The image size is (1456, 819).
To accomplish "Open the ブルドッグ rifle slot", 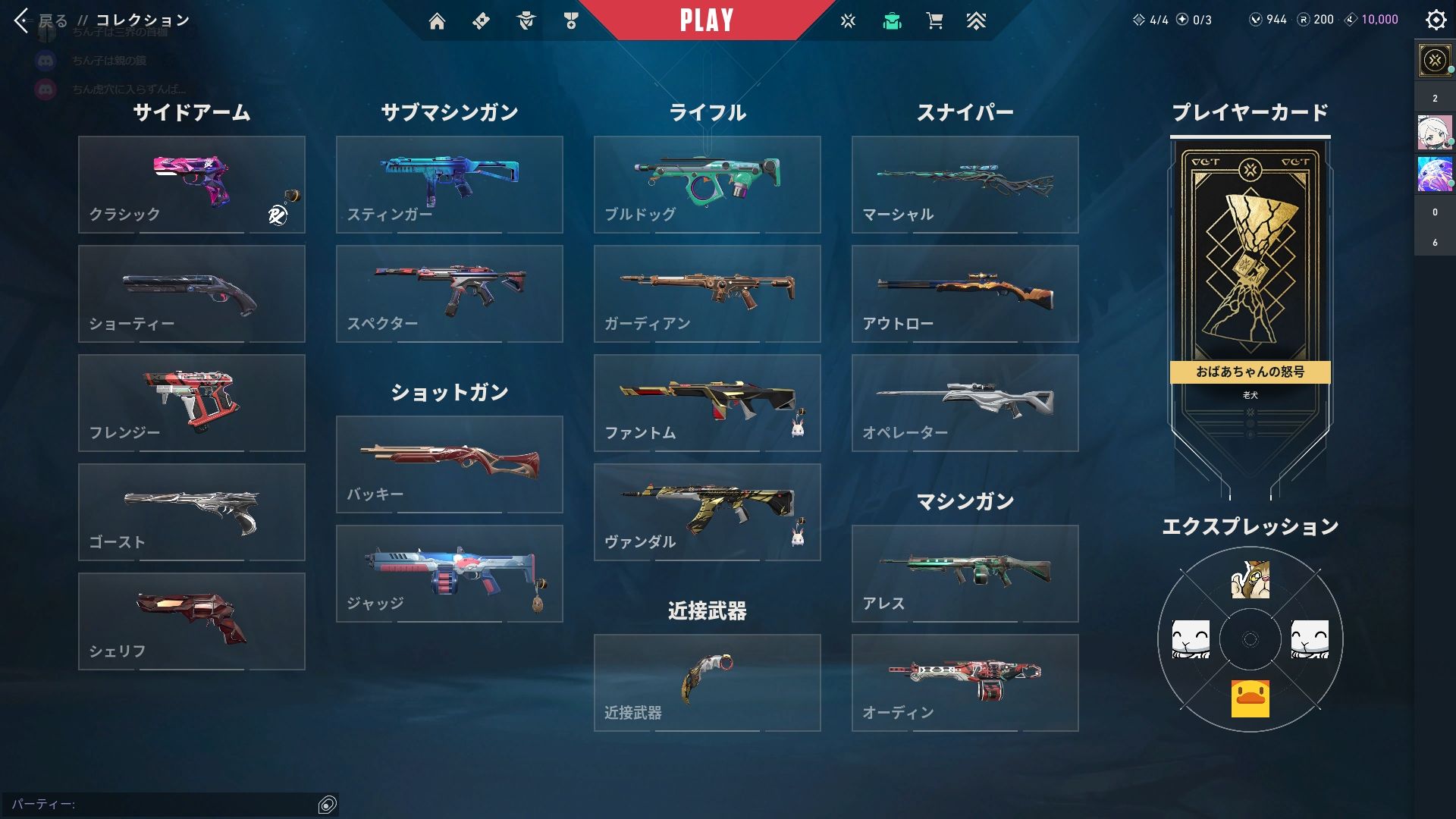I will coord(707,184).
